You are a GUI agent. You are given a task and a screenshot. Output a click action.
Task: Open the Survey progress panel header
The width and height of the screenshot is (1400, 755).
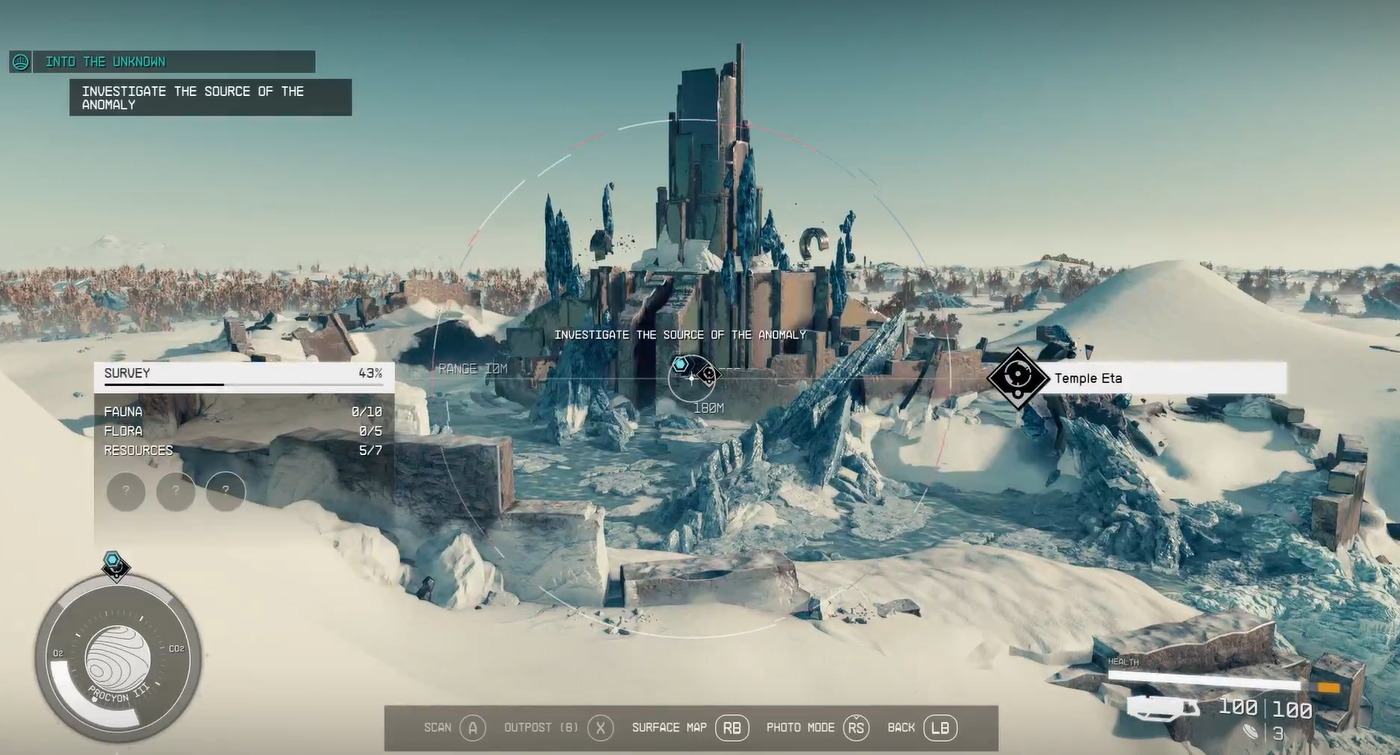pyautogui.click(x=243, y=374)
